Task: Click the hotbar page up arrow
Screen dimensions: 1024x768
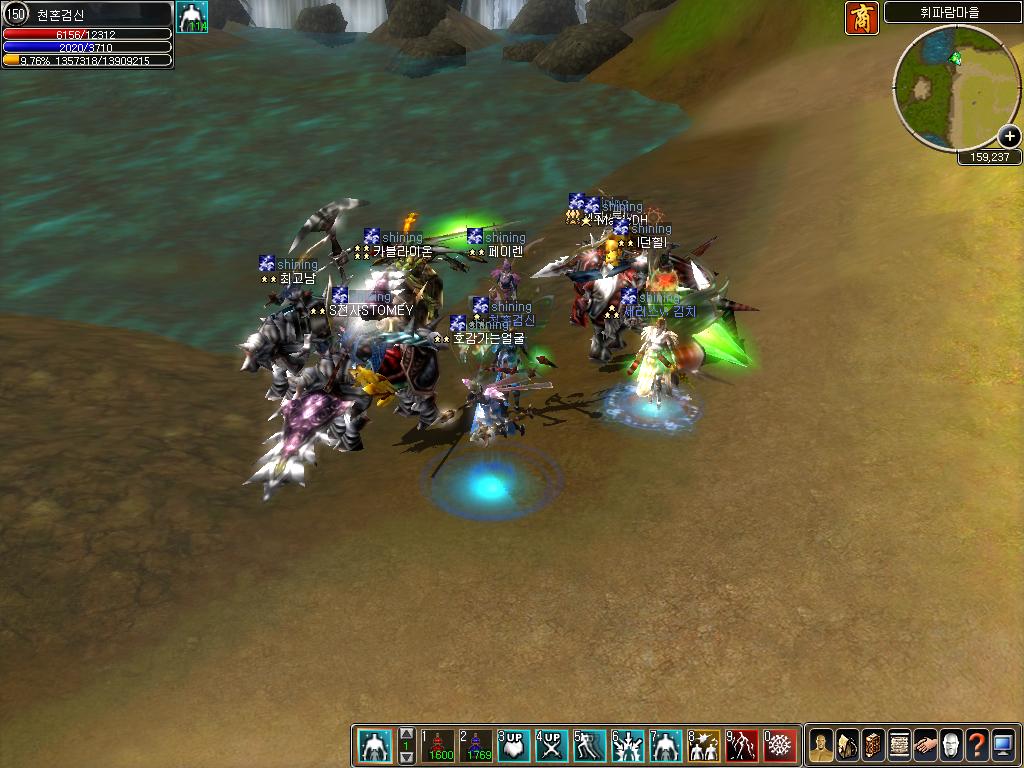Action: pos(407,733)
